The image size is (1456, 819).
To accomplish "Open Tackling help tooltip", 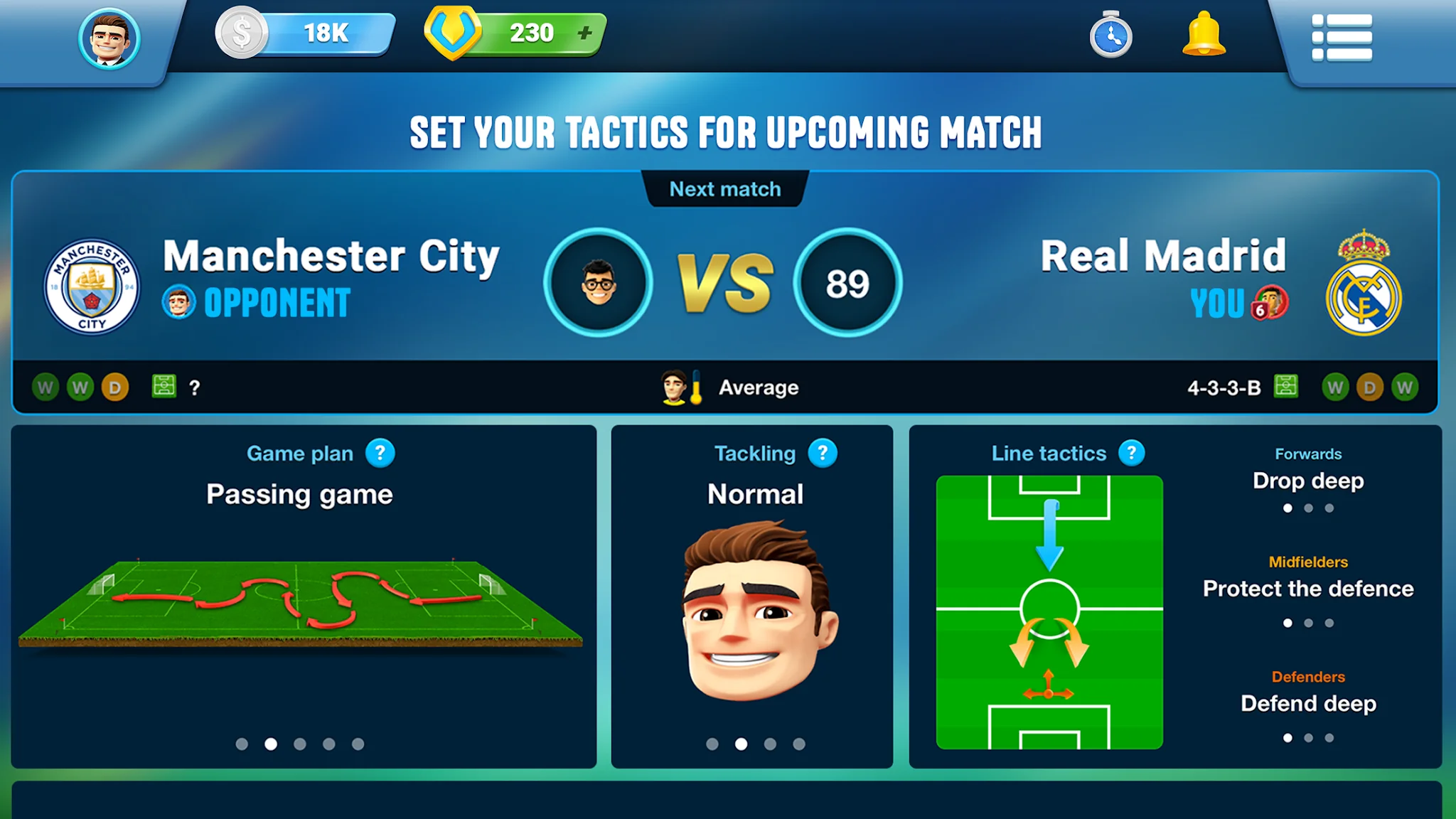I will (823, 453).
